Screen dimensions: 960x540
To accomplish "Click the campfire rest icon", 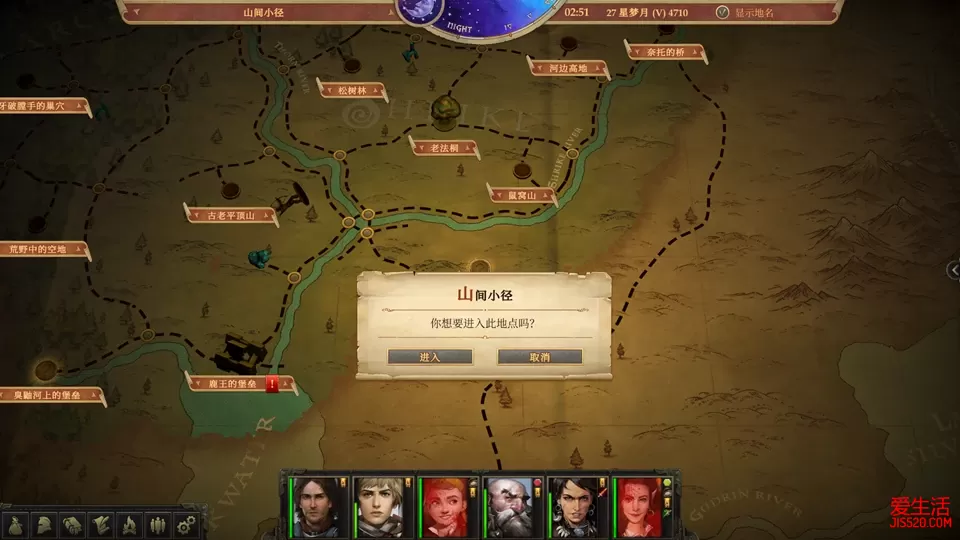I will click(x=129, y=524).
